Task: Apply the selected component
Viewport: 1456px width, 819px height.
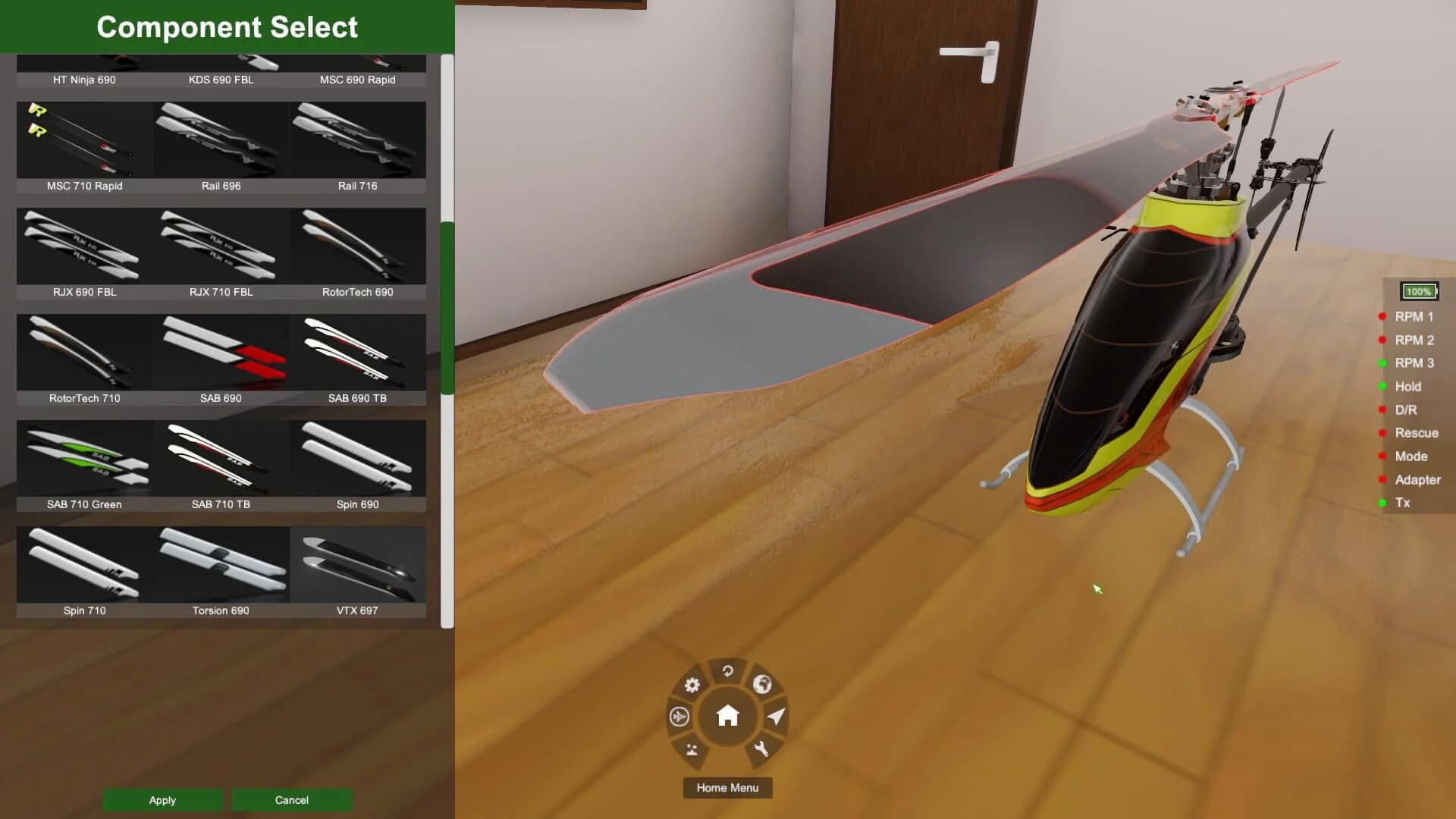Action: pyautogui.click(x=162, y=800)
